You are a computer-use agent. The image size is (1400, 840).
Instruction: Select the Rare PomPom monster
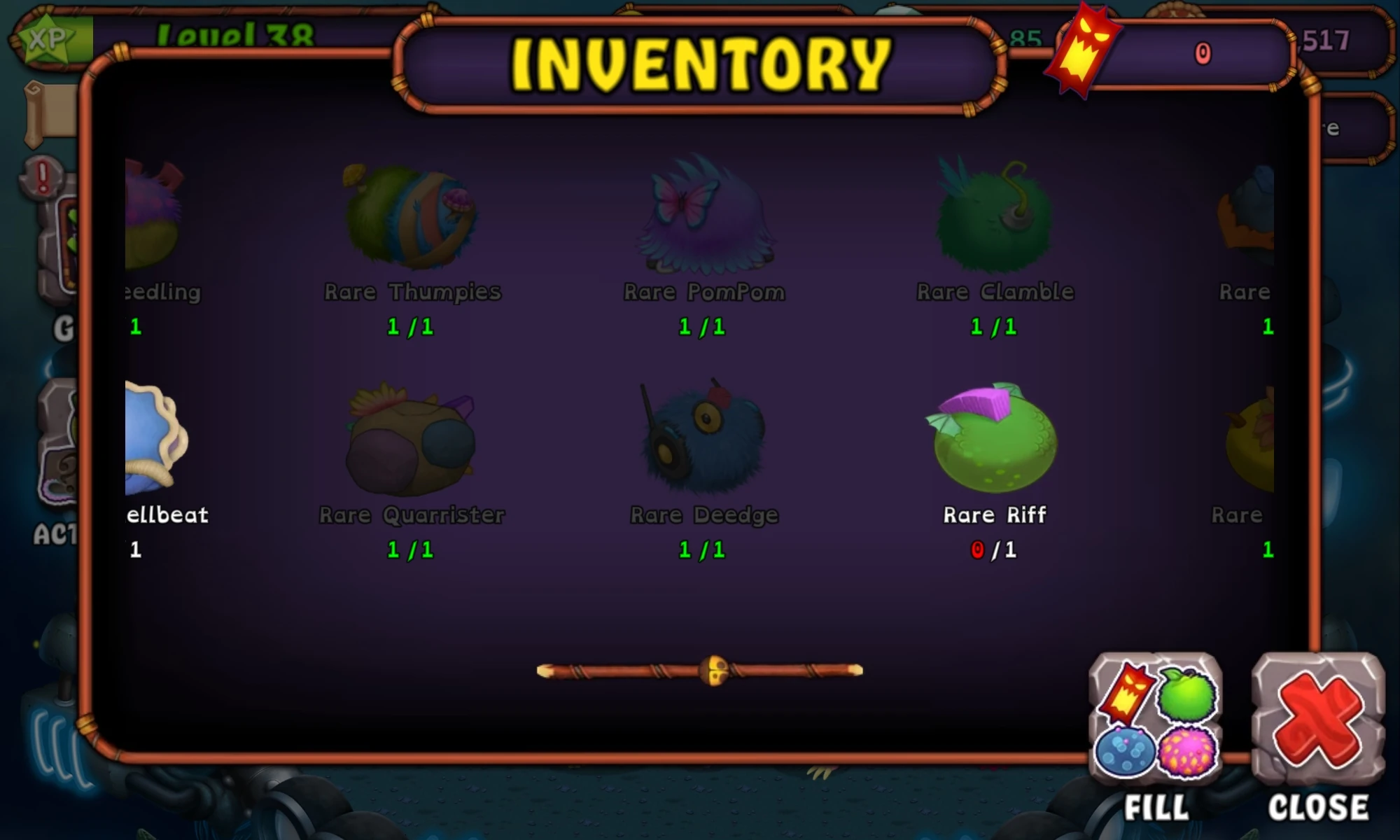pyautogui.click(x=703, y=217)
